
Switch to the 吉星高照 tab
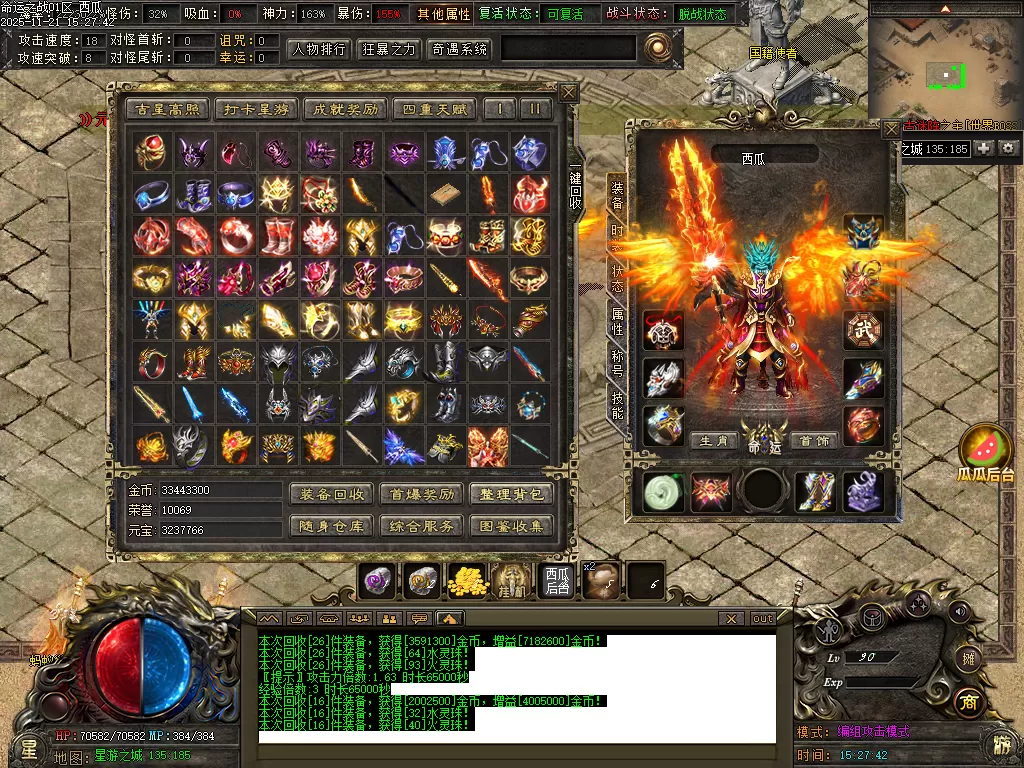point(165,109)
